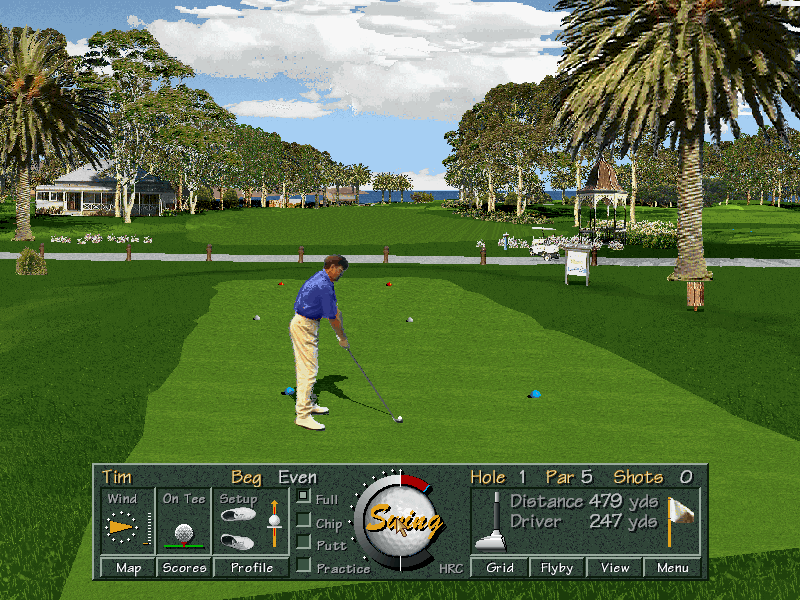800x600 pixels.
Task: Click the Setup stance shoes panel
Action: pos(238,527)
